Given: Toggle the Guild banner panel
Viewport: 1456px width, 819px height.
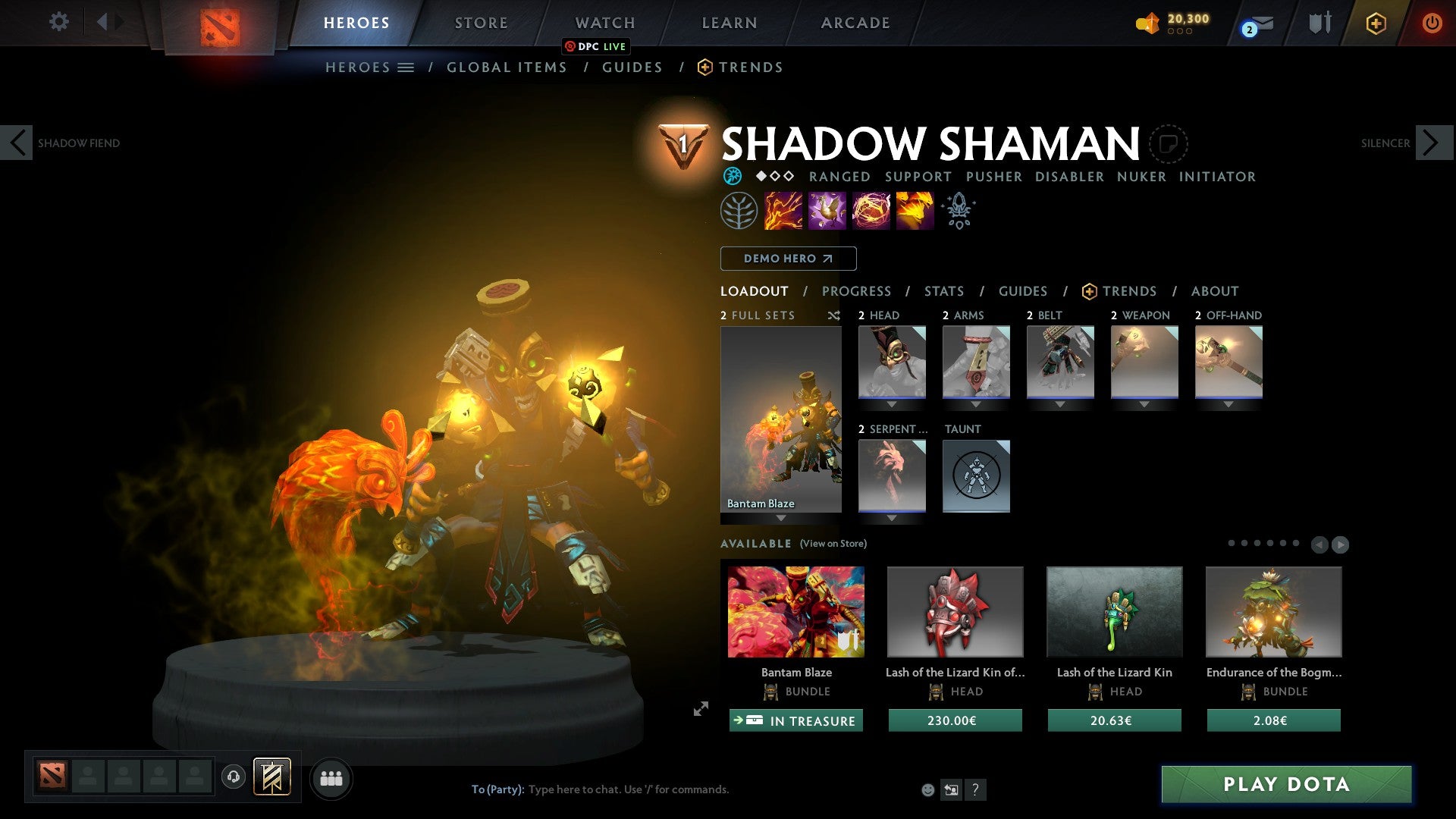Looking at the screenshot, I should coord(273,777).
